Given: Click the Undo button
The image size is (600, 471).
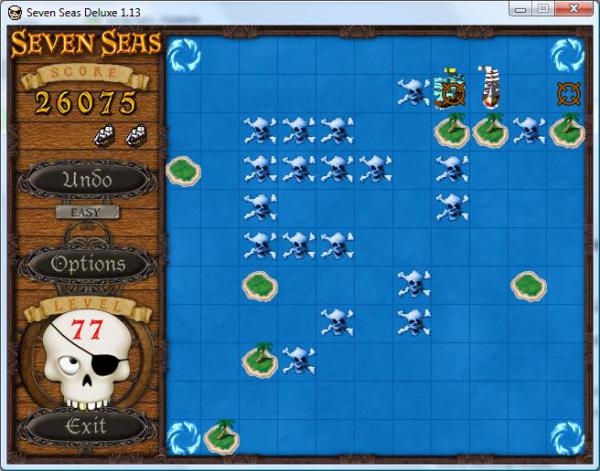Looking at the screenshot, I should pyautogui.click(x=87, y=181).
